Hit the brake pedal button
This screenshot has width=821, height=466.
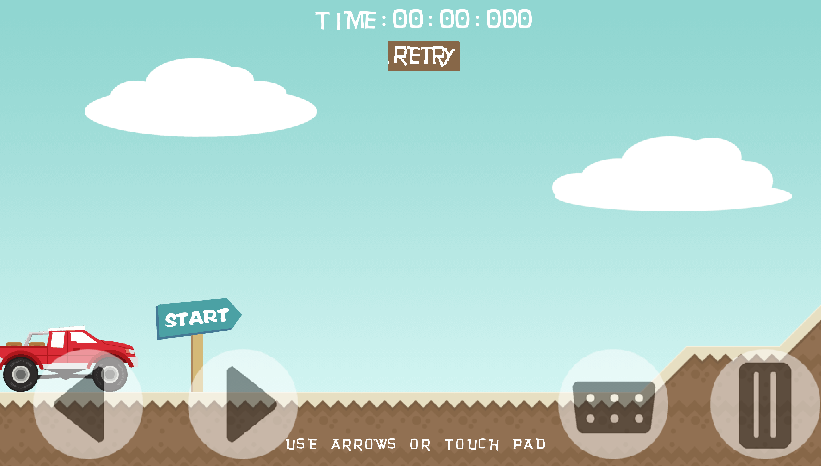(x=613, y=404)
